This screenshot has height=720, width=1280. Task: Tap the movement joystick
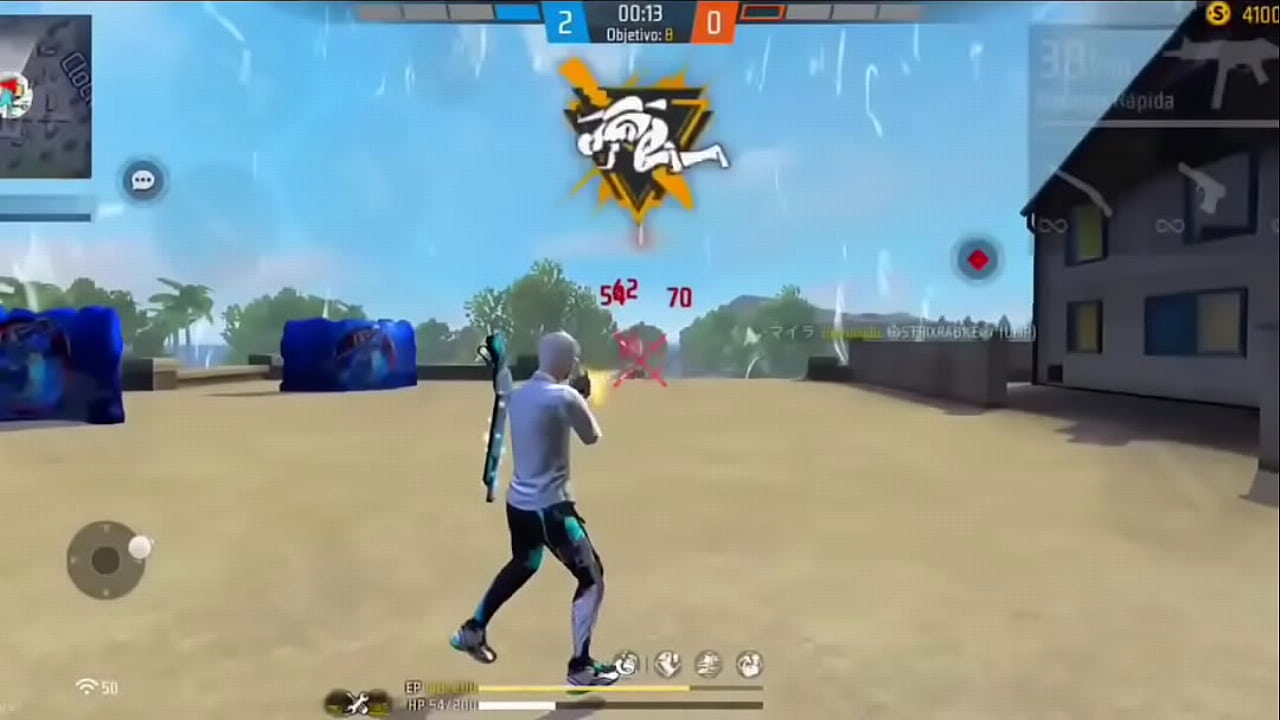(106, 560)
